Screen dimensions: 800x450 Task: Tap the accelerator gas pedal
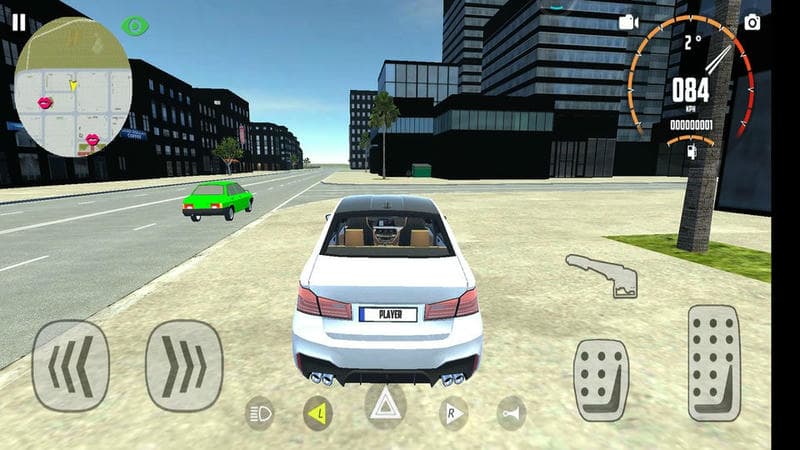click(714, 362)
